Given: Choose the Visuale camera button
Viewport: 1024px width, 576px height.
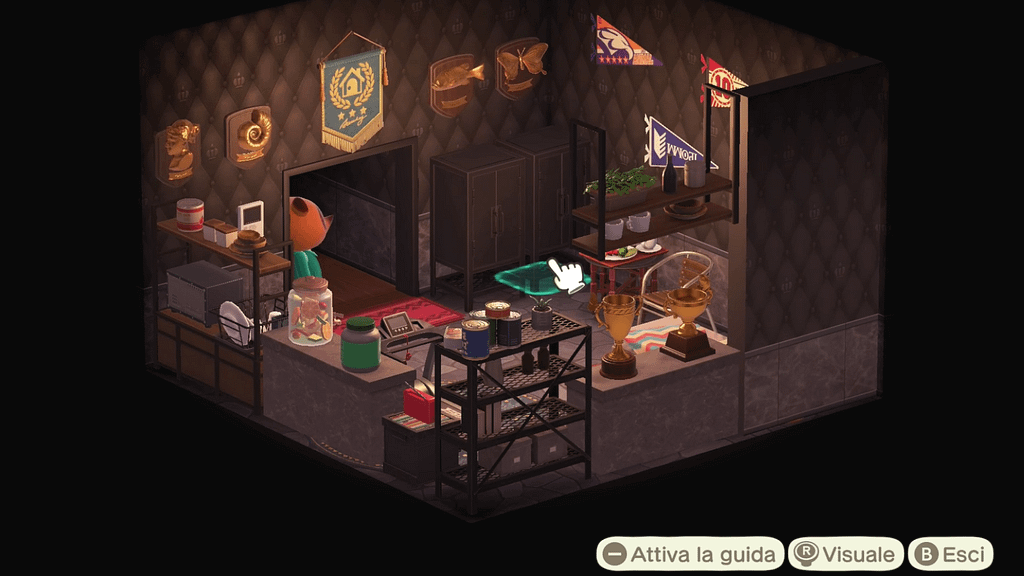Looking at the screenshot, I should point(846,553).
